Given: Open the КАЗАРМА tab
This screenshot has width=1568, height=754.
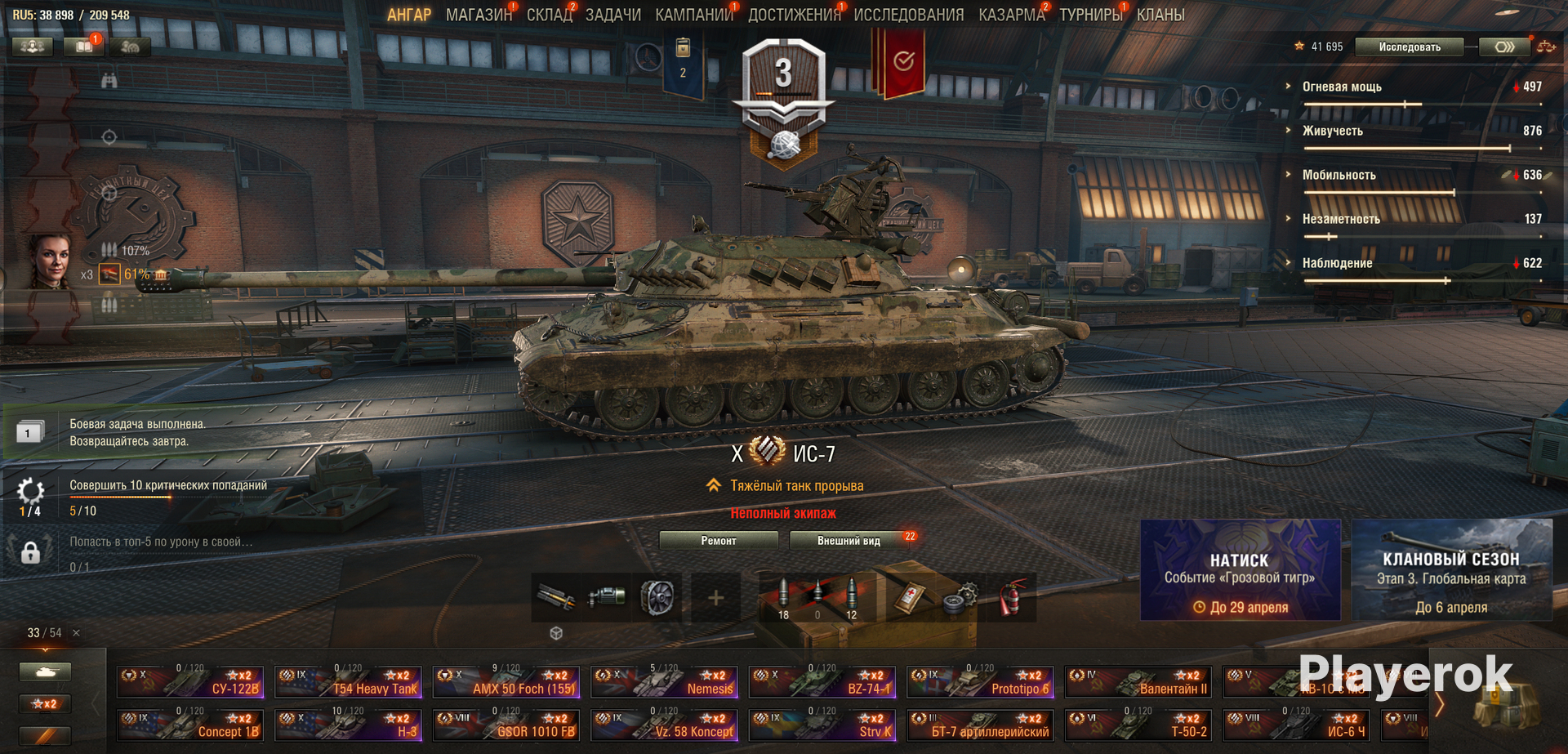Looking at the screenshot, I should pyautogui.click(x=1011, y=15).
